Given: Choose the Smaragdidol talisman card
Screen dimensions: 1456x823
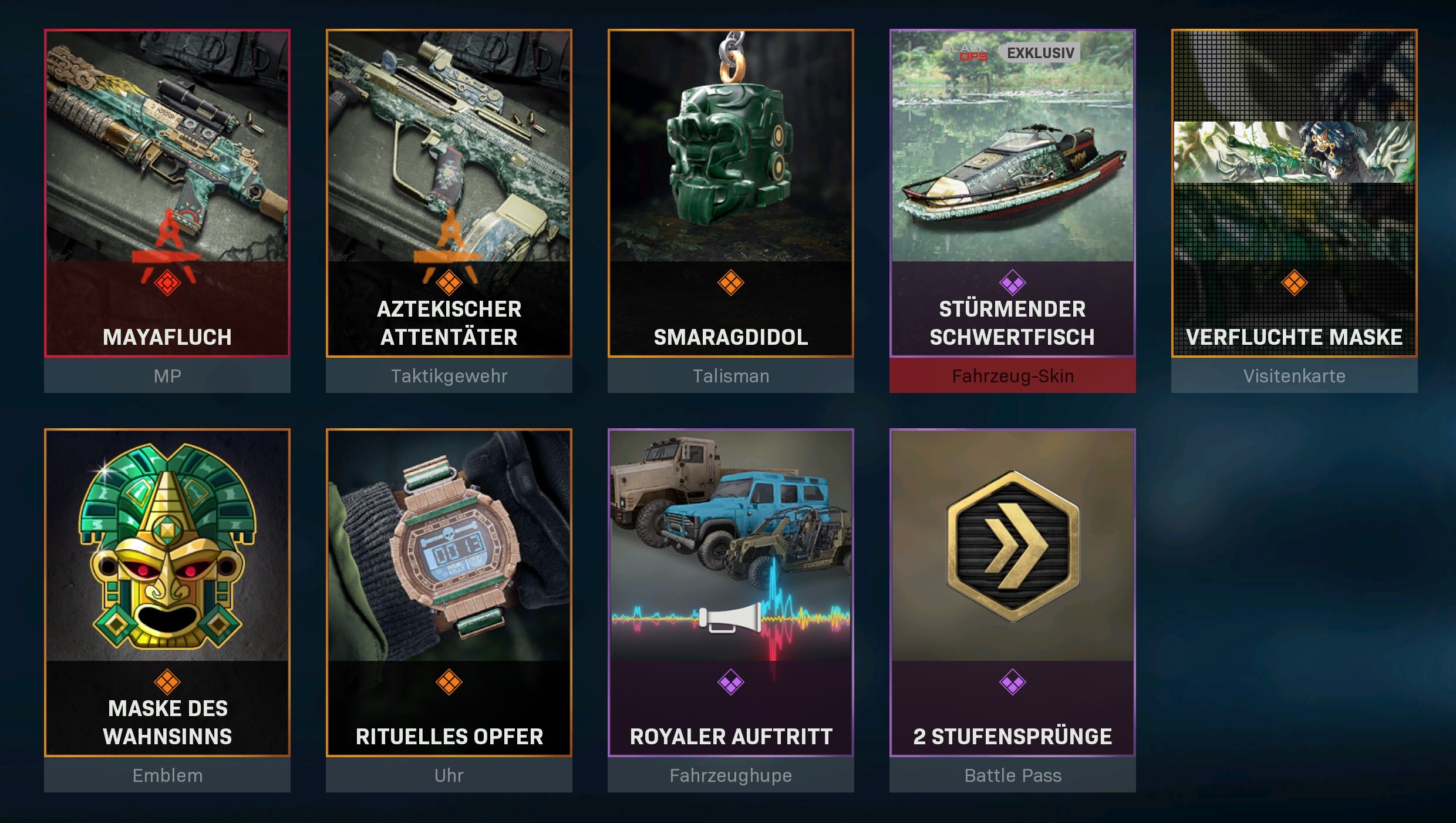Looking at the screenshot, I should coord(731,194).
